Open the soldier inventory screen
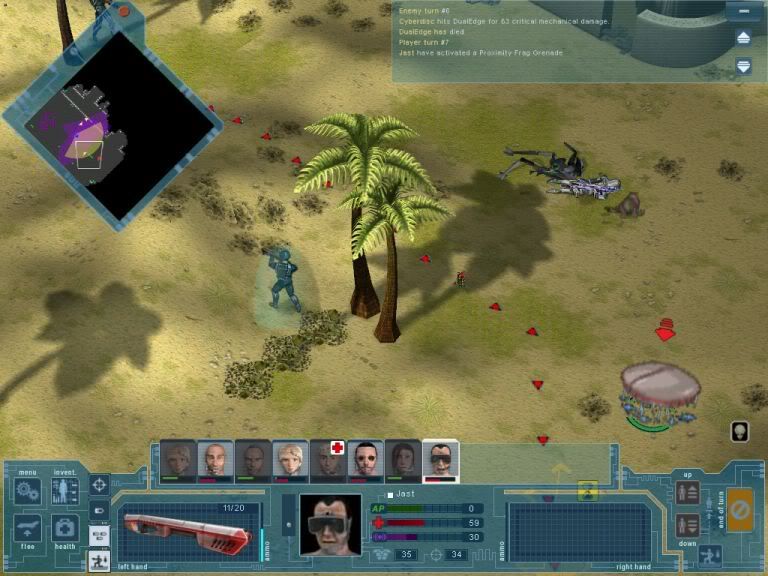This screenshot has height=576, width=768. 65,492
